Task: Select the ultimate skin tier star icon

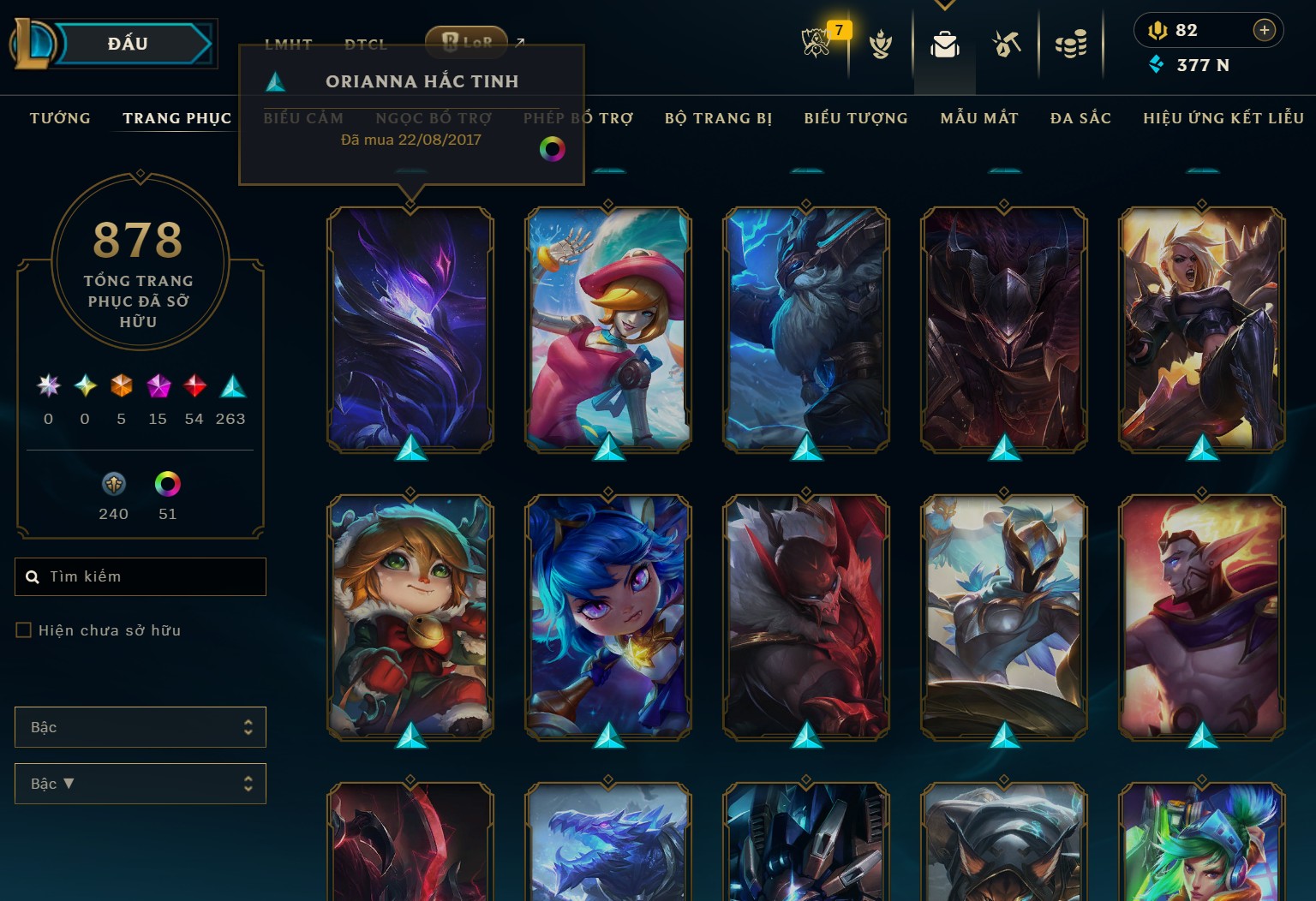Action: coord(49,386)
